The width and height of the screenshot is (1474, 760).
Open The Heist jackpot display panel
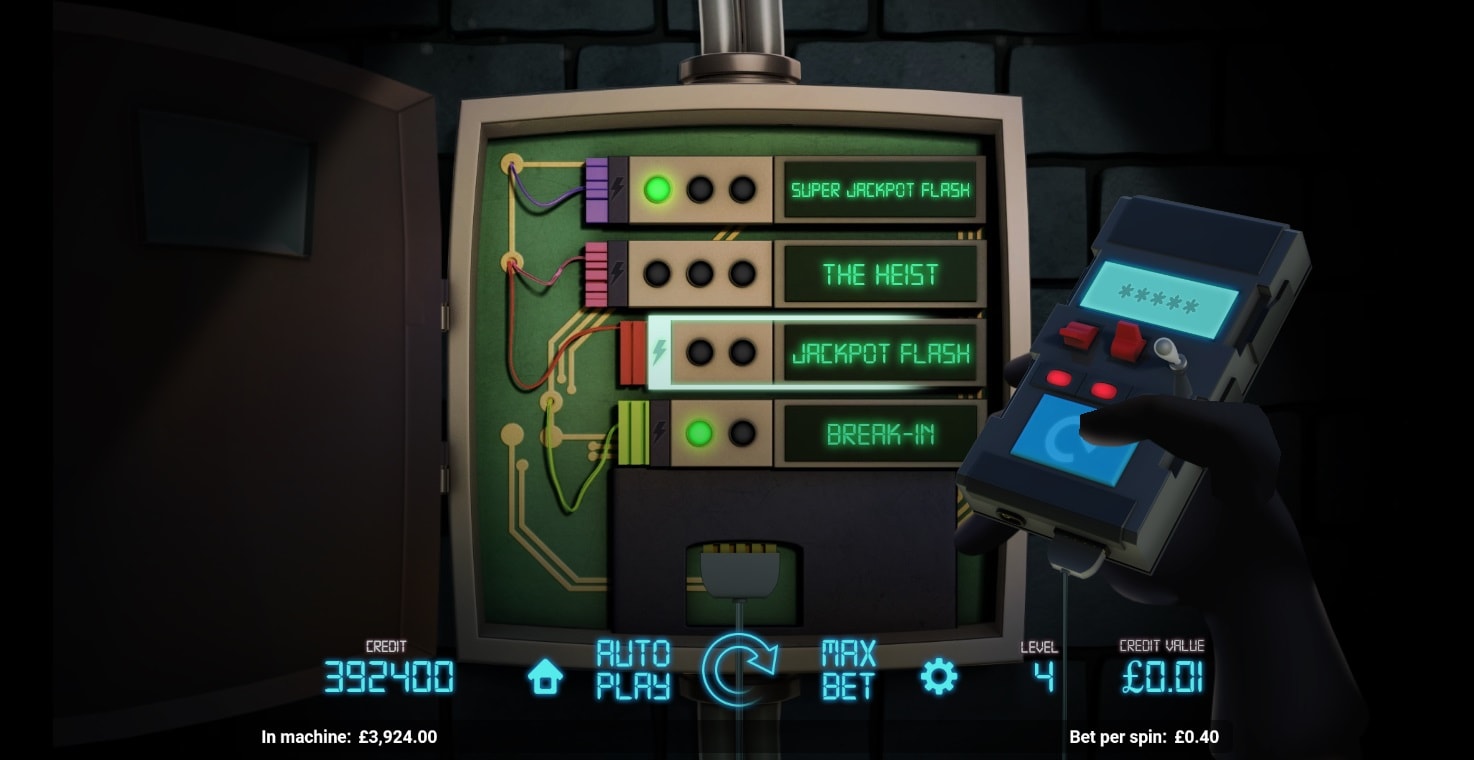click(x=879, y=274)
